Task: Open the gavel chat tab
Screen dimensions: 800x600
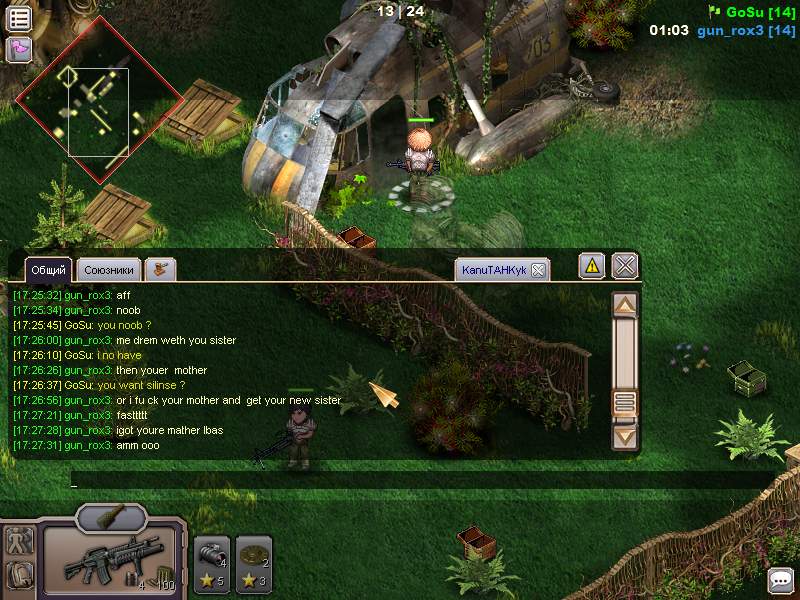Action: click(x=160, y=269)
